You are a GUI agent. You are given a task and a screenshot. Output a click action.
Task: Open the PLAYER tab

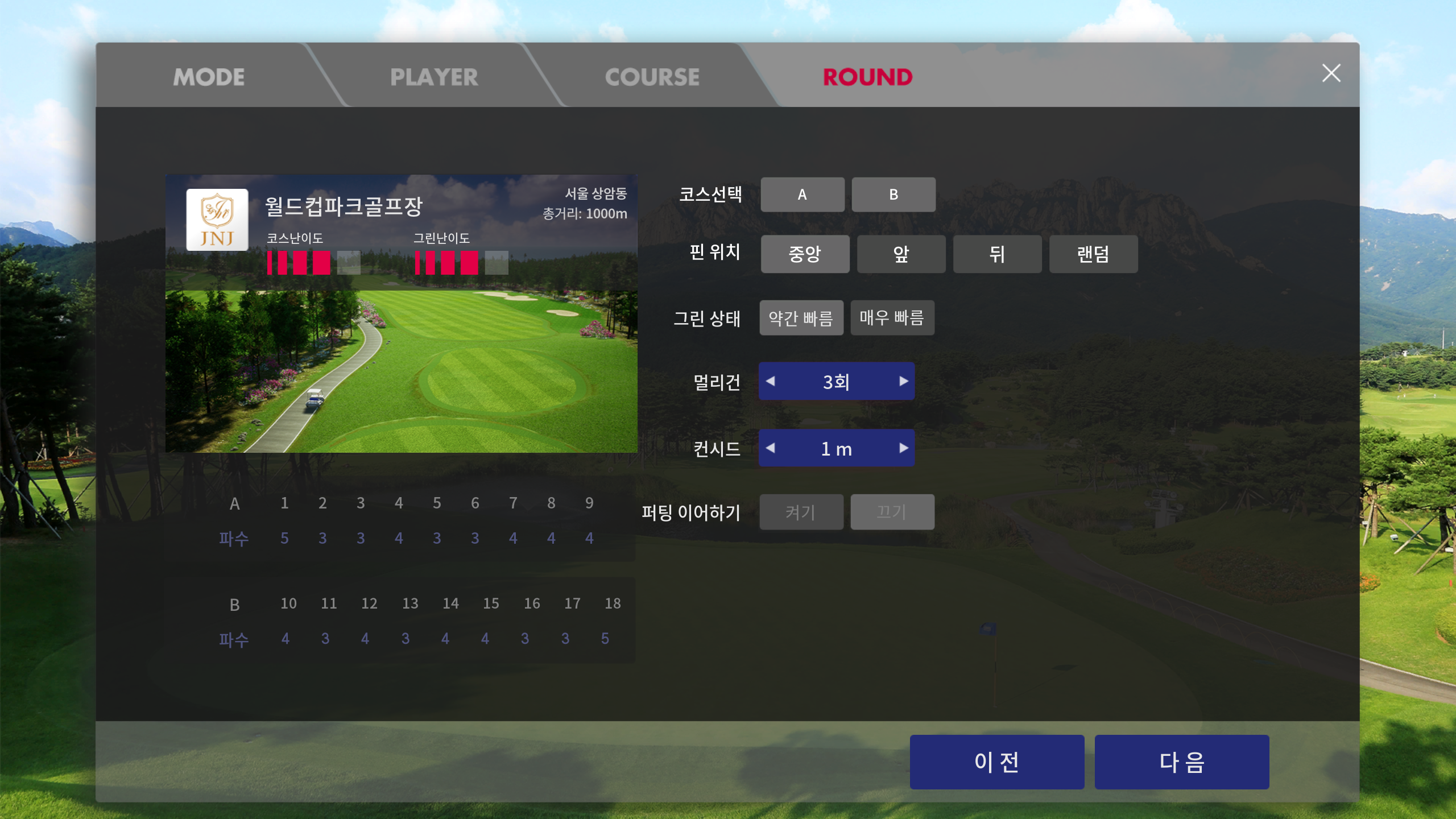click(434, 77)
